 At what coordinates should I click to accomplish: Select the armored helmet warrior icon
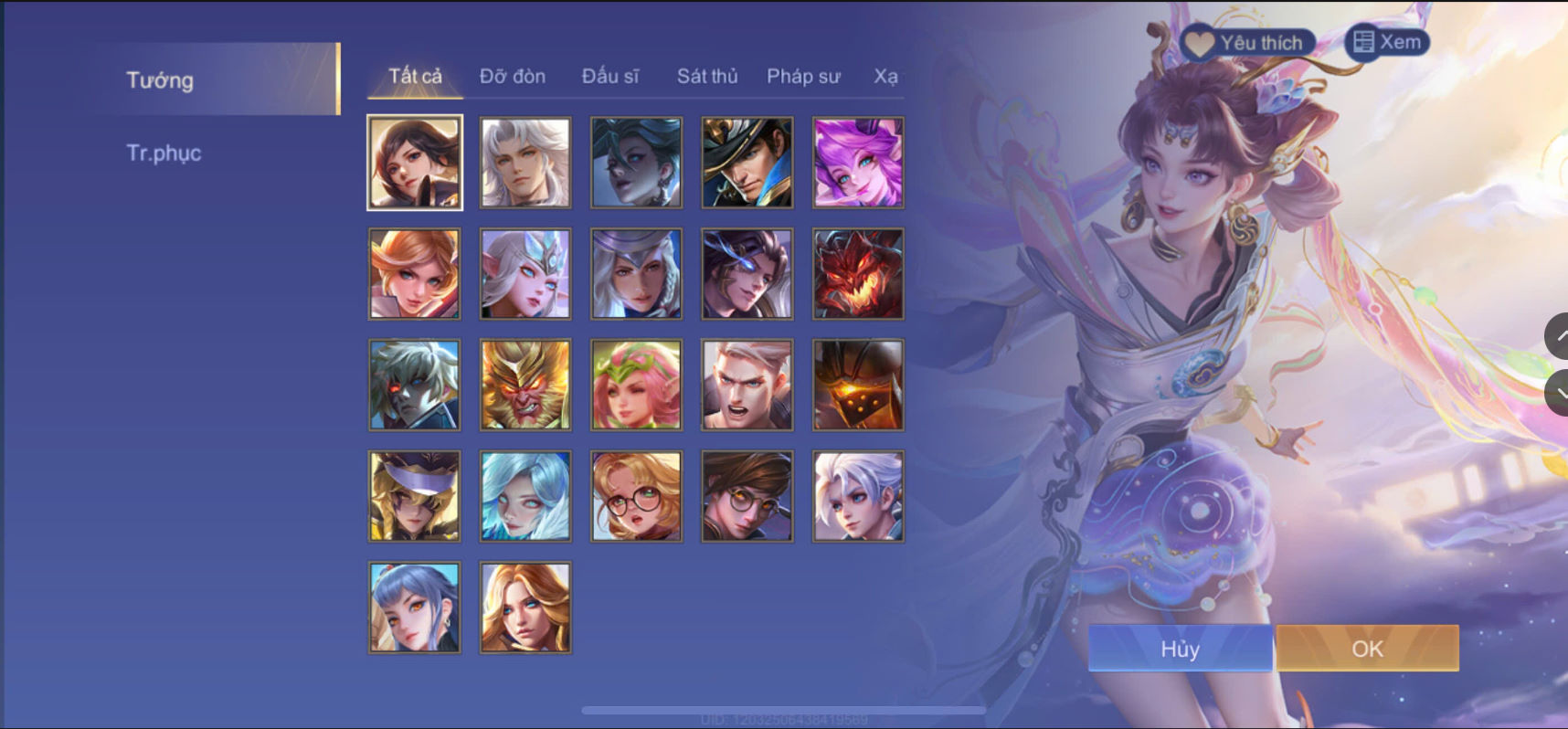point(857,384)
